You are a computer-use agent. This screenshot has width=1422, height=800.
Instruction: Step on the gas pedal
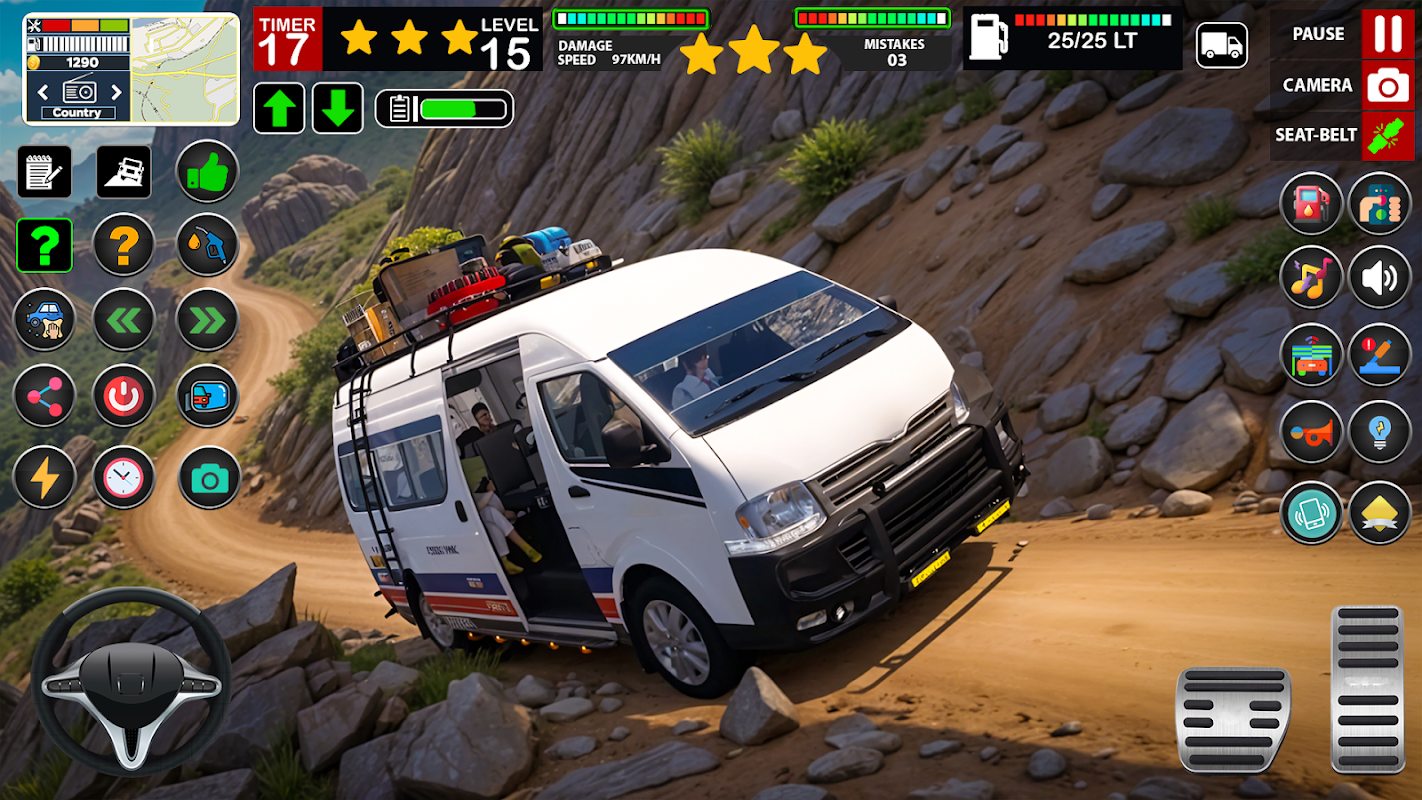click(1368, 688)
